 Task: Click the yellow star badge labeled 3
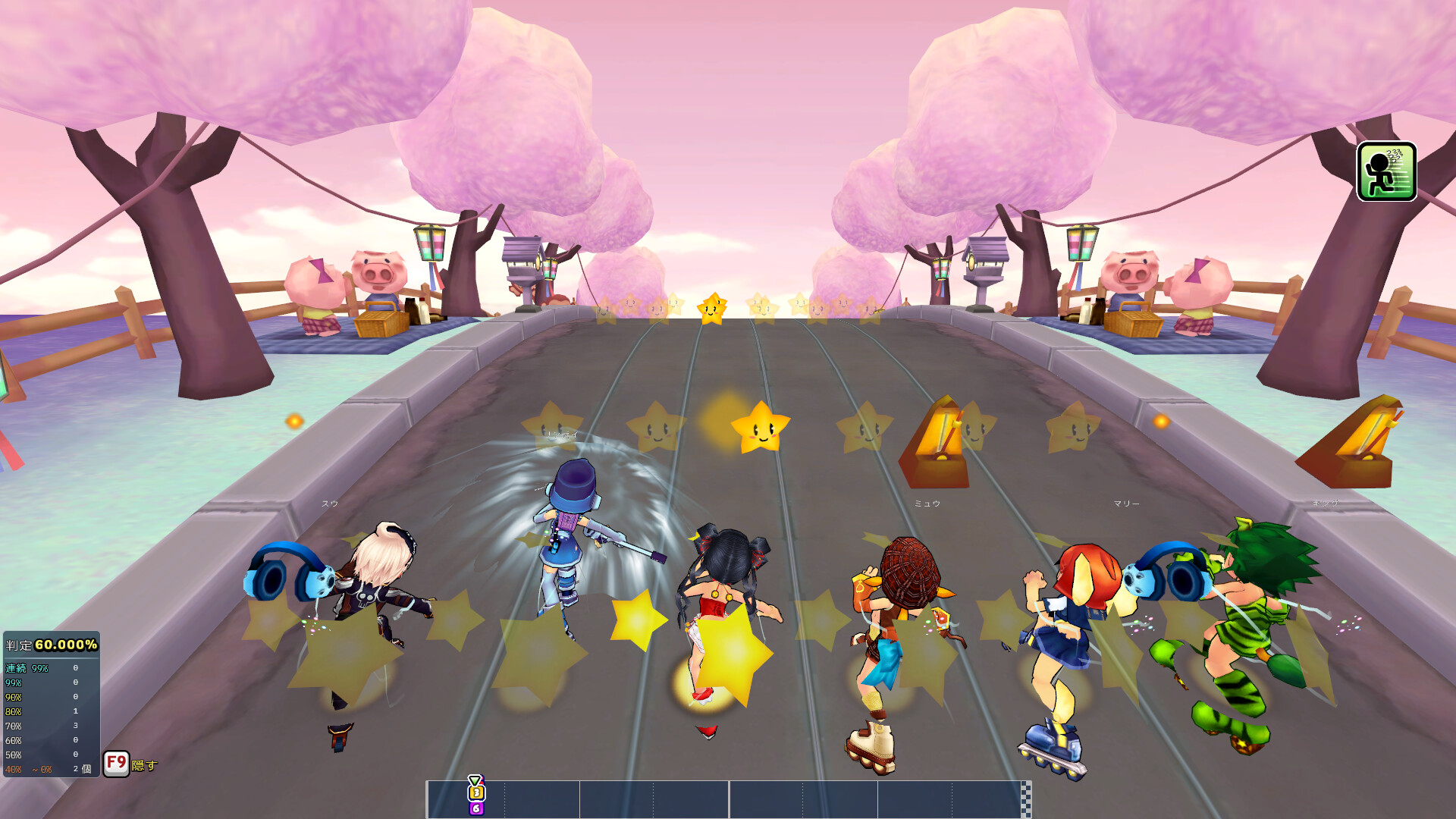coord(476,793)
